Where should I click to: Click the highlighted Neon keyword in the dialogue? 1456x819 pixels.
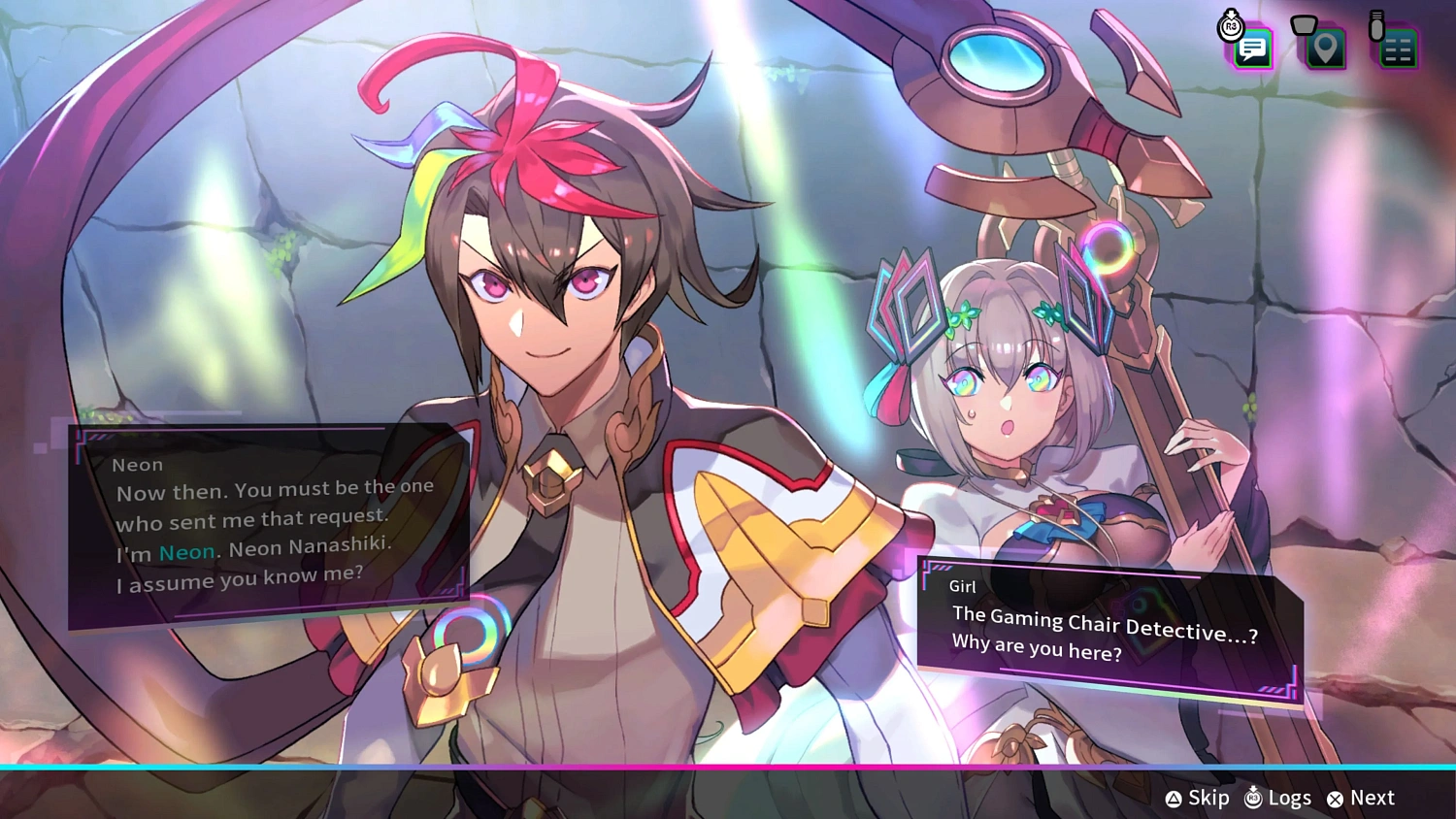point(186,551)
